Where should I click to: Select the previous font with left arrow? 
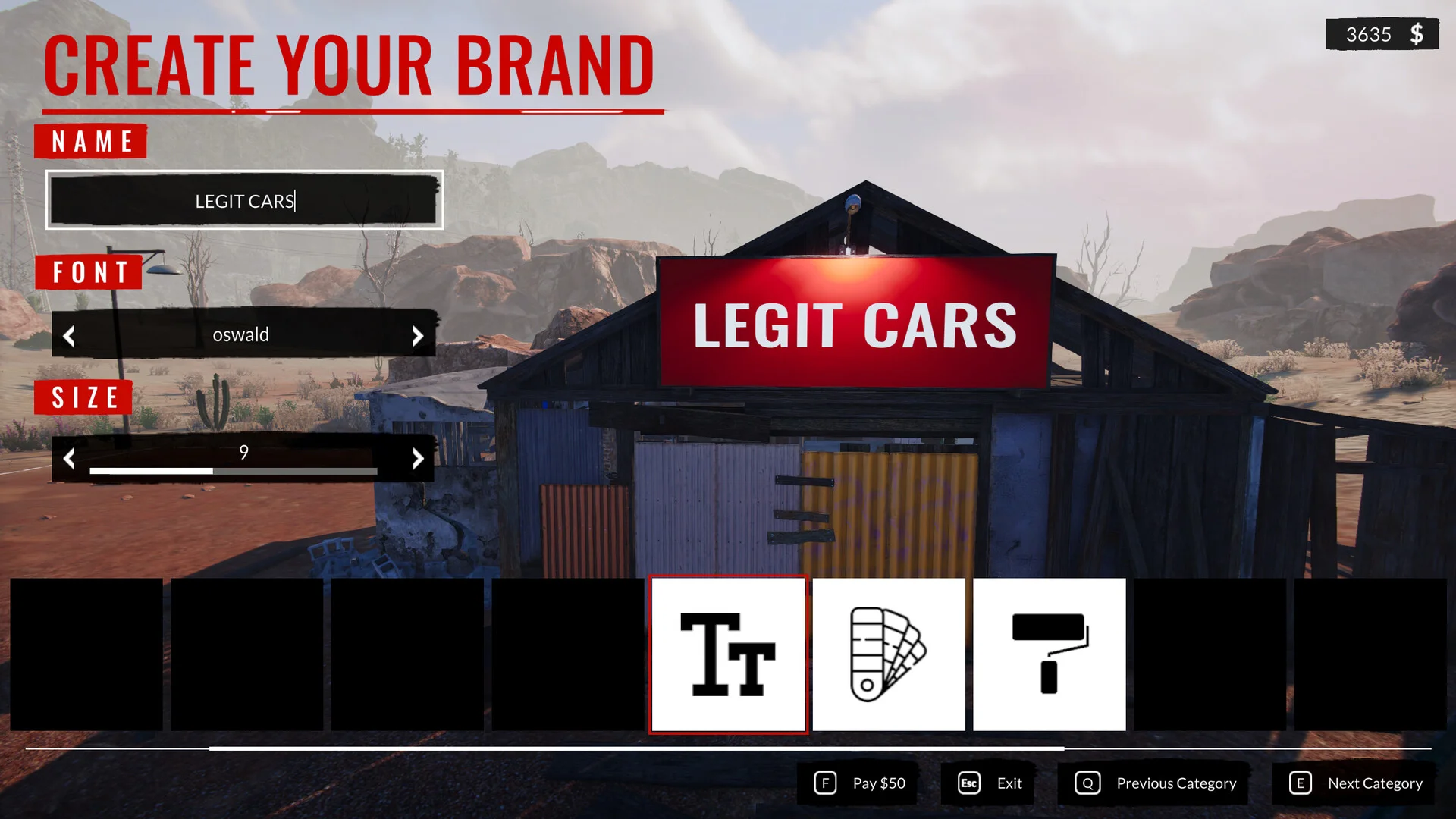69,336
